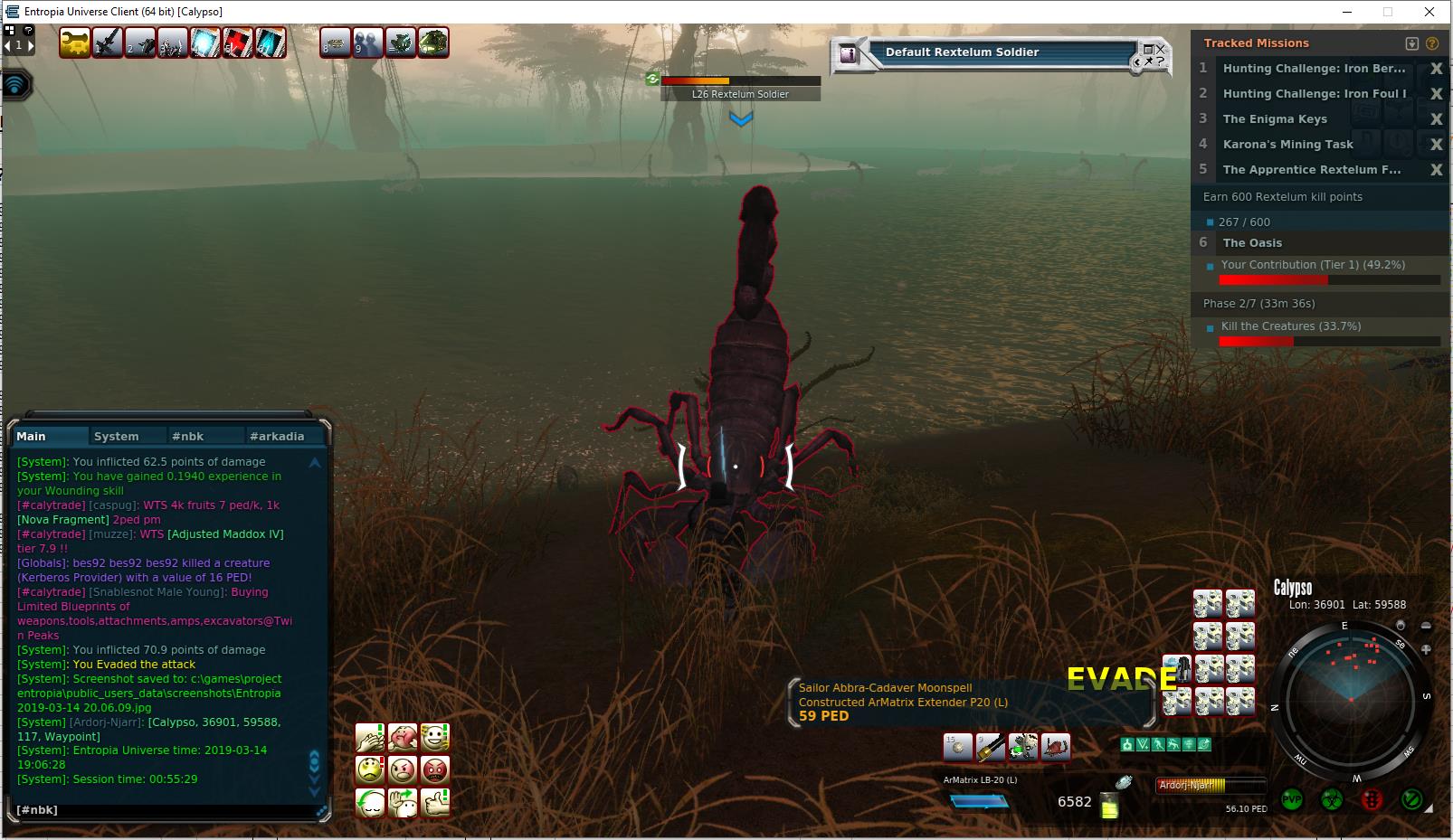1453x840 pixels.
Task: Switch to the System chat tab
Action: [117, 436]
